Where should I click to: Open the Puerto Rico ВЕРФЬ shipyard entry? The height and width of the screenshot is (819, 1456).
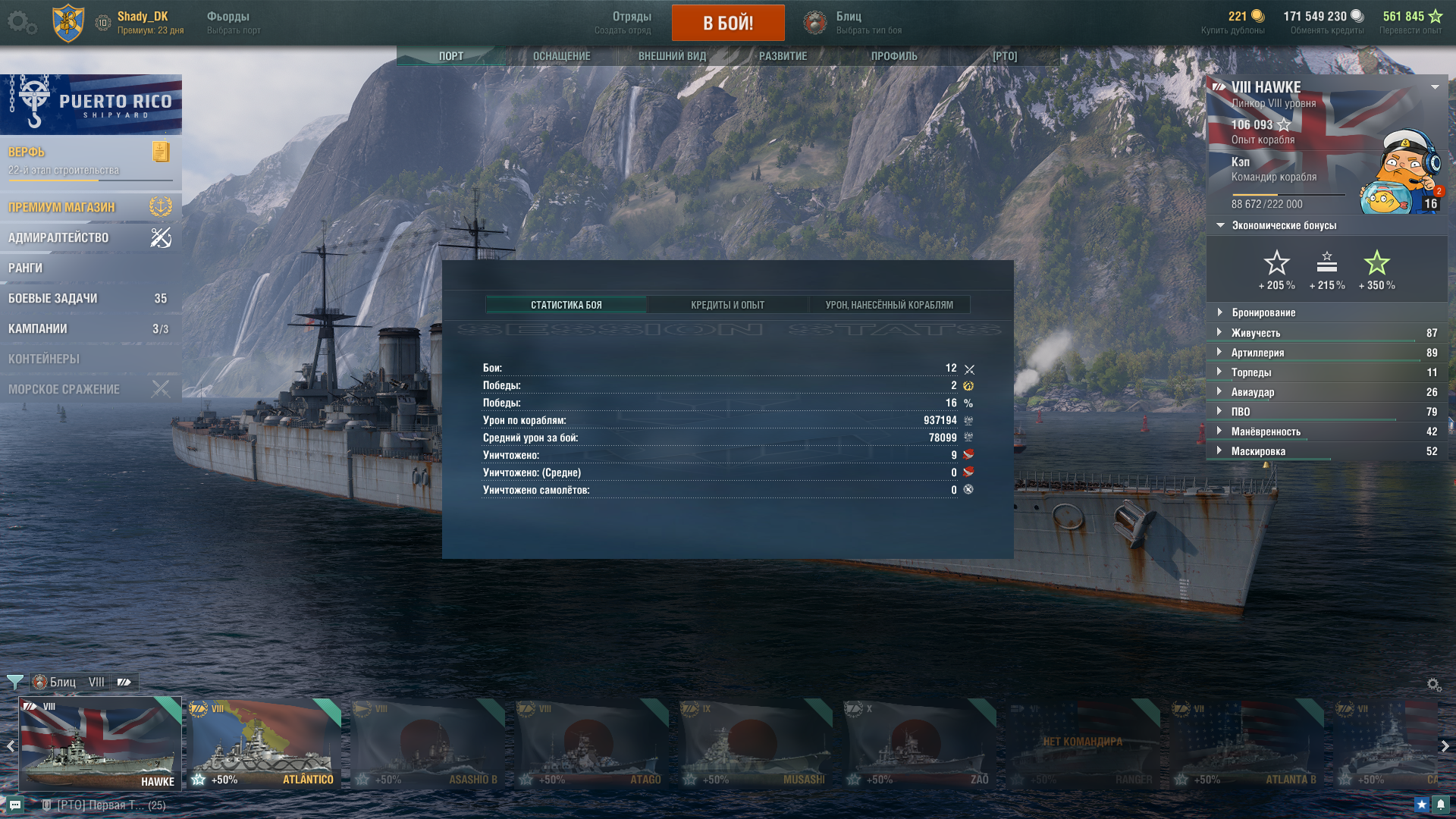point(90,160)
